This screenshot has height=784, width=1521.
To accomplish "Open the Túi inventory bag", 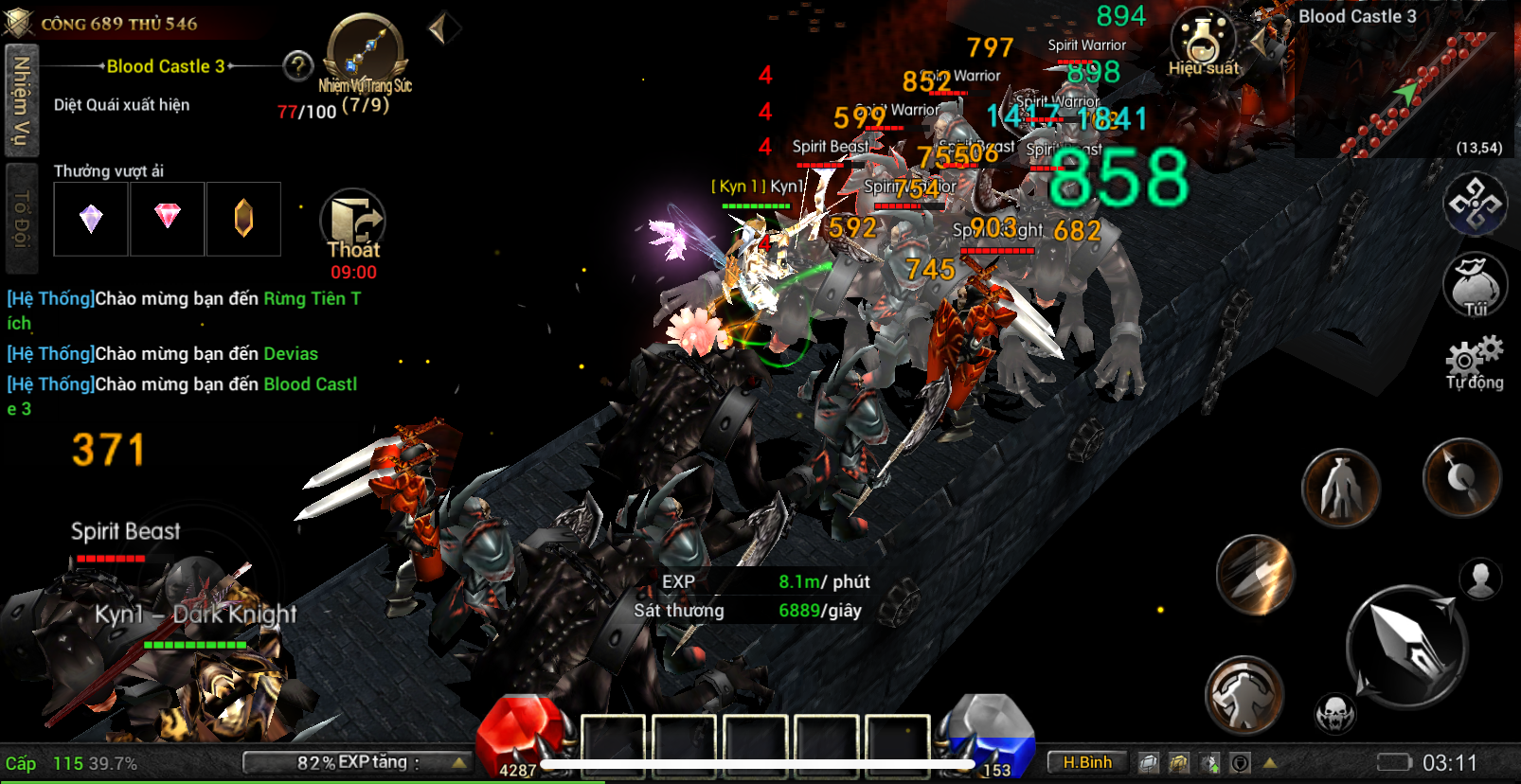I will coord(1475,284).
